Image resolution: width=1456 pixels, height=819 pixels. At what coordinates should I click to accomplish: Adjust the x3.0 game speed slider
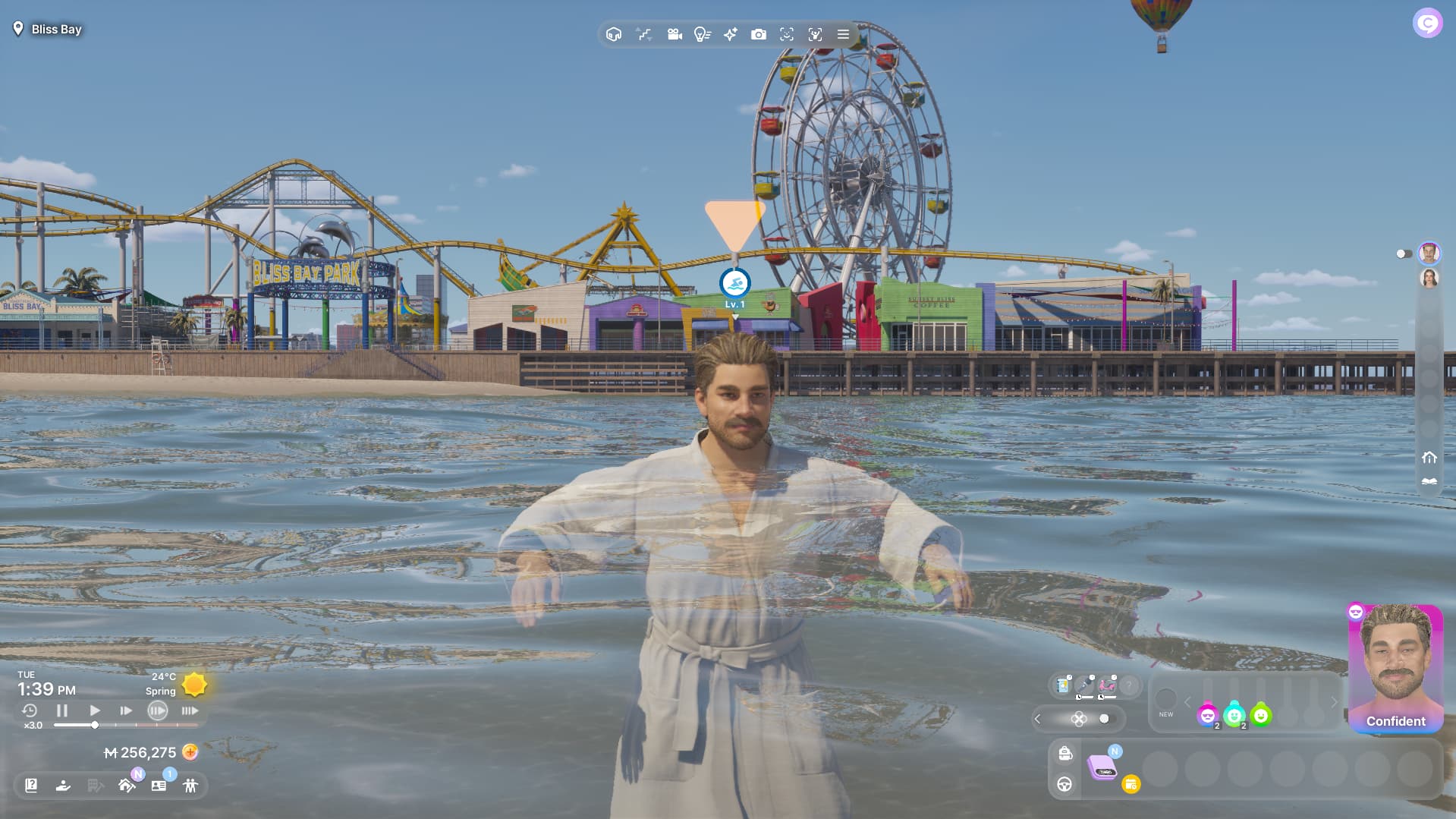tap(95, 725)
